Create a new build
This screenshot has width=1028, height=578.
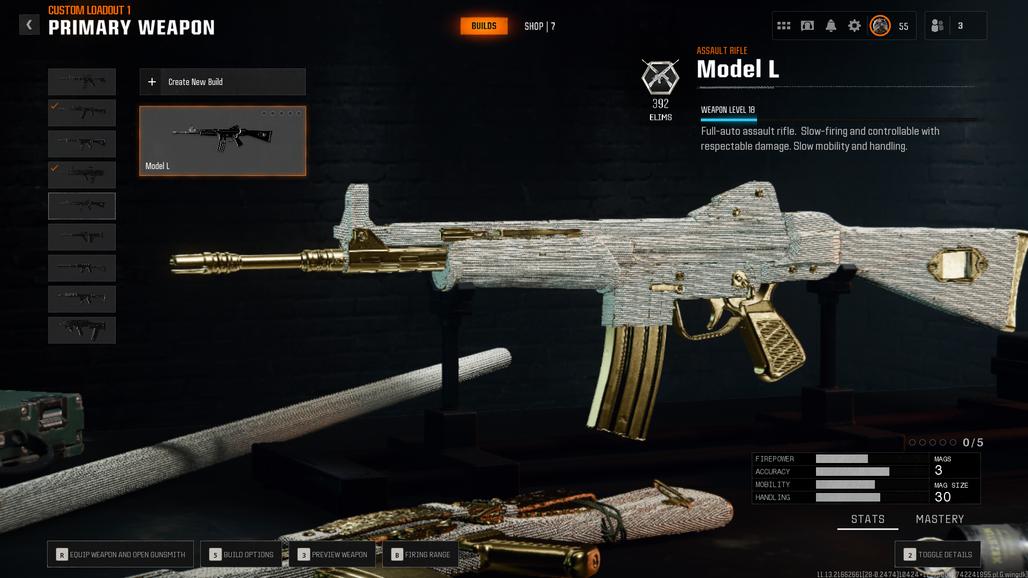pyautogui.click(x=222, y=82)
